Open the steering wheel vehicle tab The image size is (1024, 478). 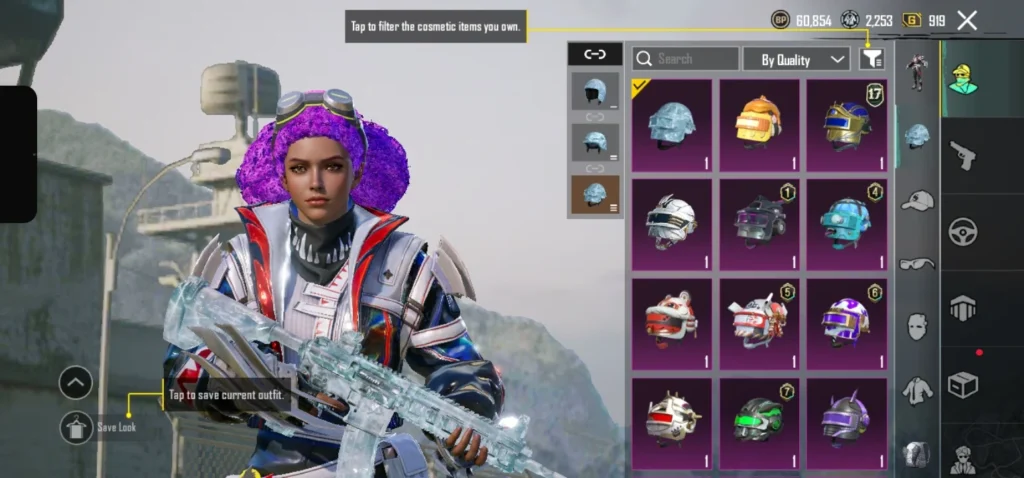[963, 230]
